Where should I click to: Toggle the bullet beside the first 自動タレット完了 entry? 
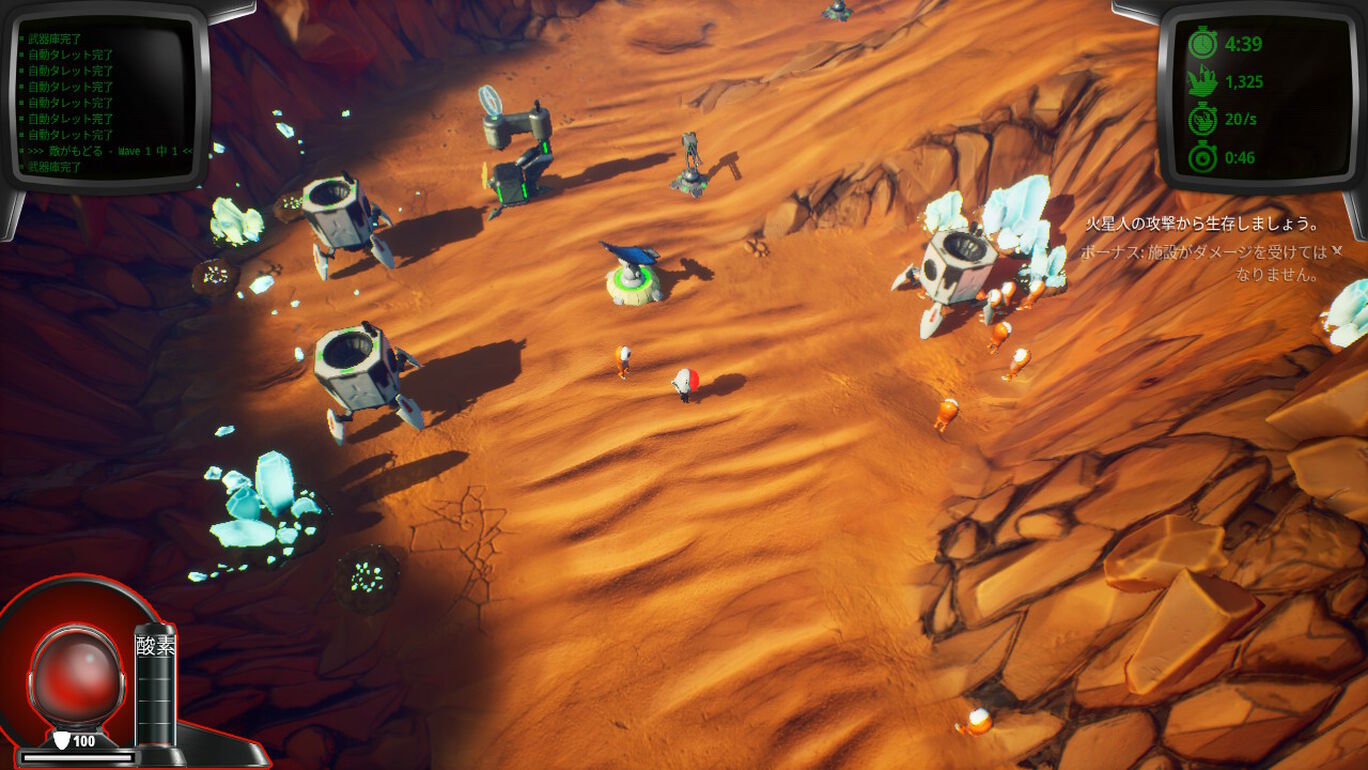pos(23,54)
